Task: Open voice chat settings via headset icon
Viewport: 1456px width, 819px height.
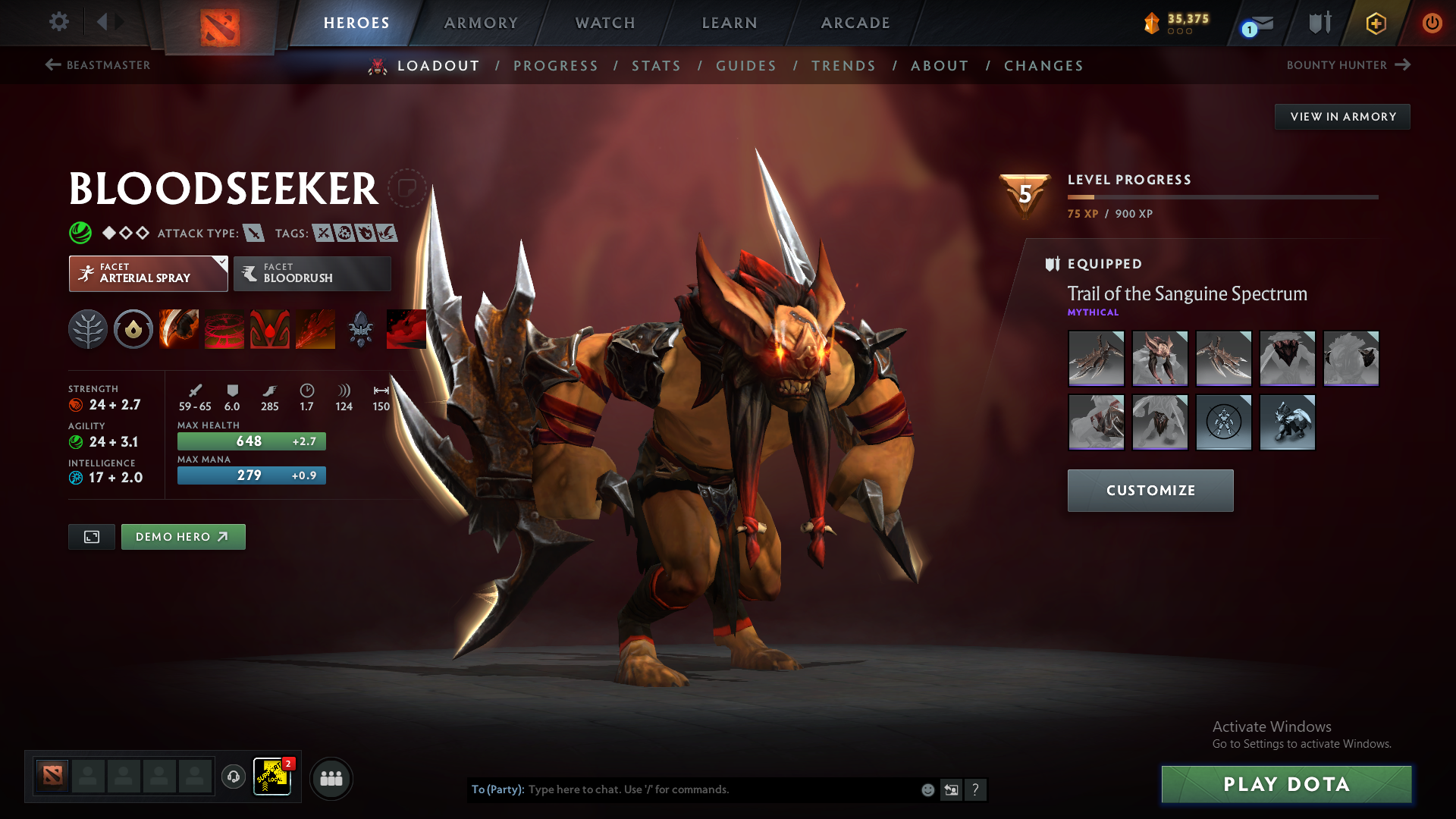Action: click(233, 777)
